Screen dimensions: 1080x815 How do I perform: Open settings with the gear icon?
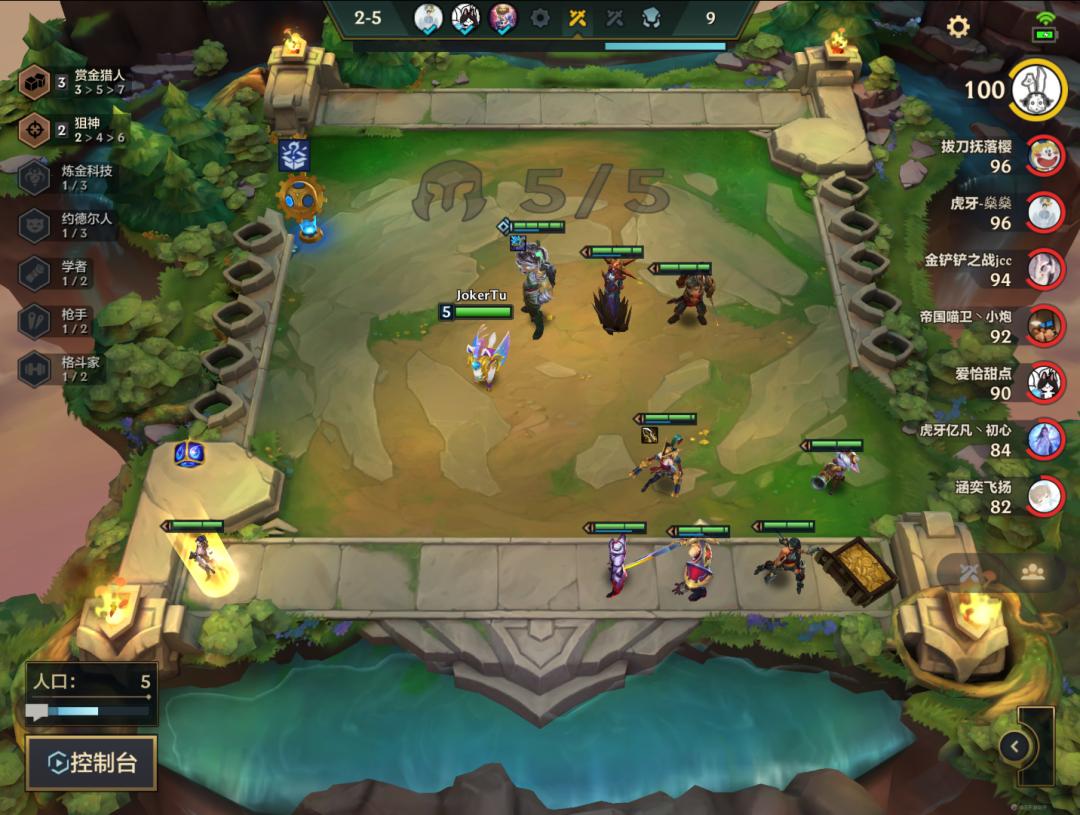coord(958,27)
